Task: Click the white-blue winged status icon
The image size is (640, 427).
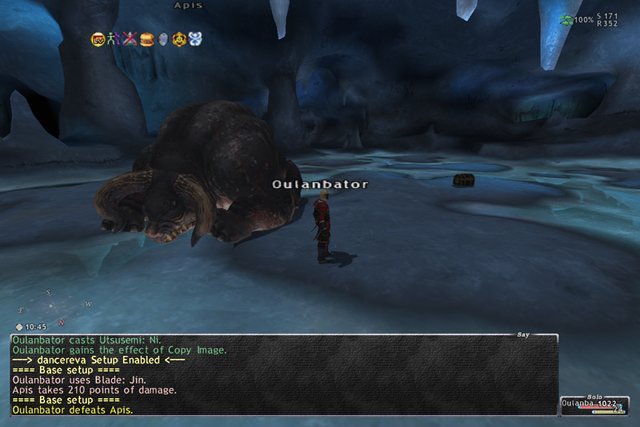Action: [x=196, y=39]
